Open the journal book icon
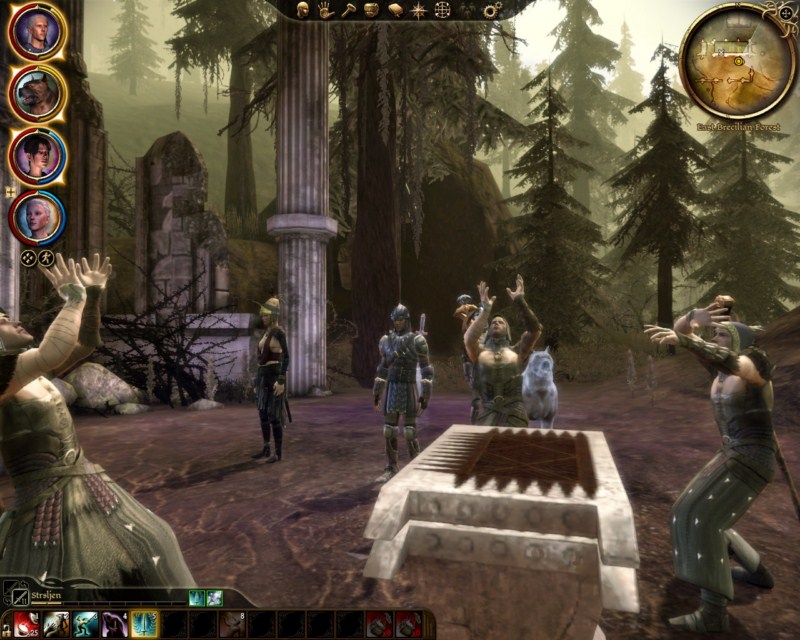Image resolution: width=800 pixels, height=640 pixels. point(394,10)
